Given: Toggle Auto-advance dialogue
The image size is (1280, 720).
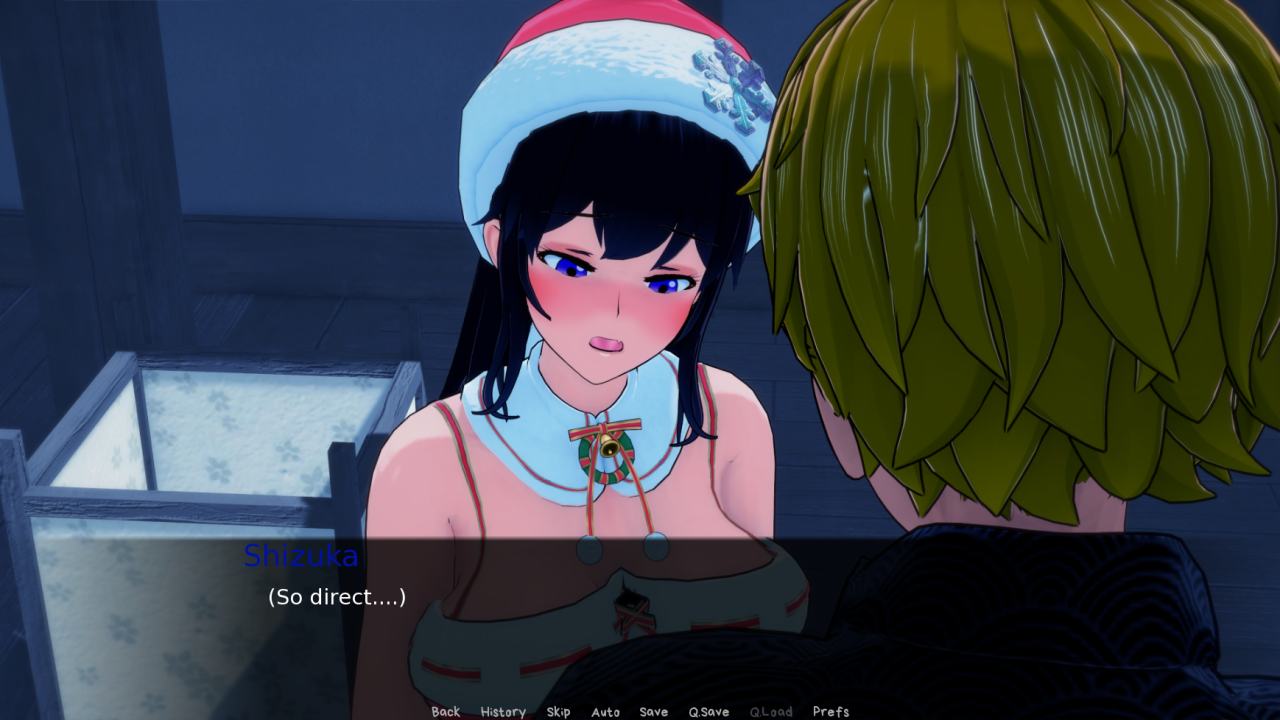Looking at the screenshot, I should [x=605, y=712].
